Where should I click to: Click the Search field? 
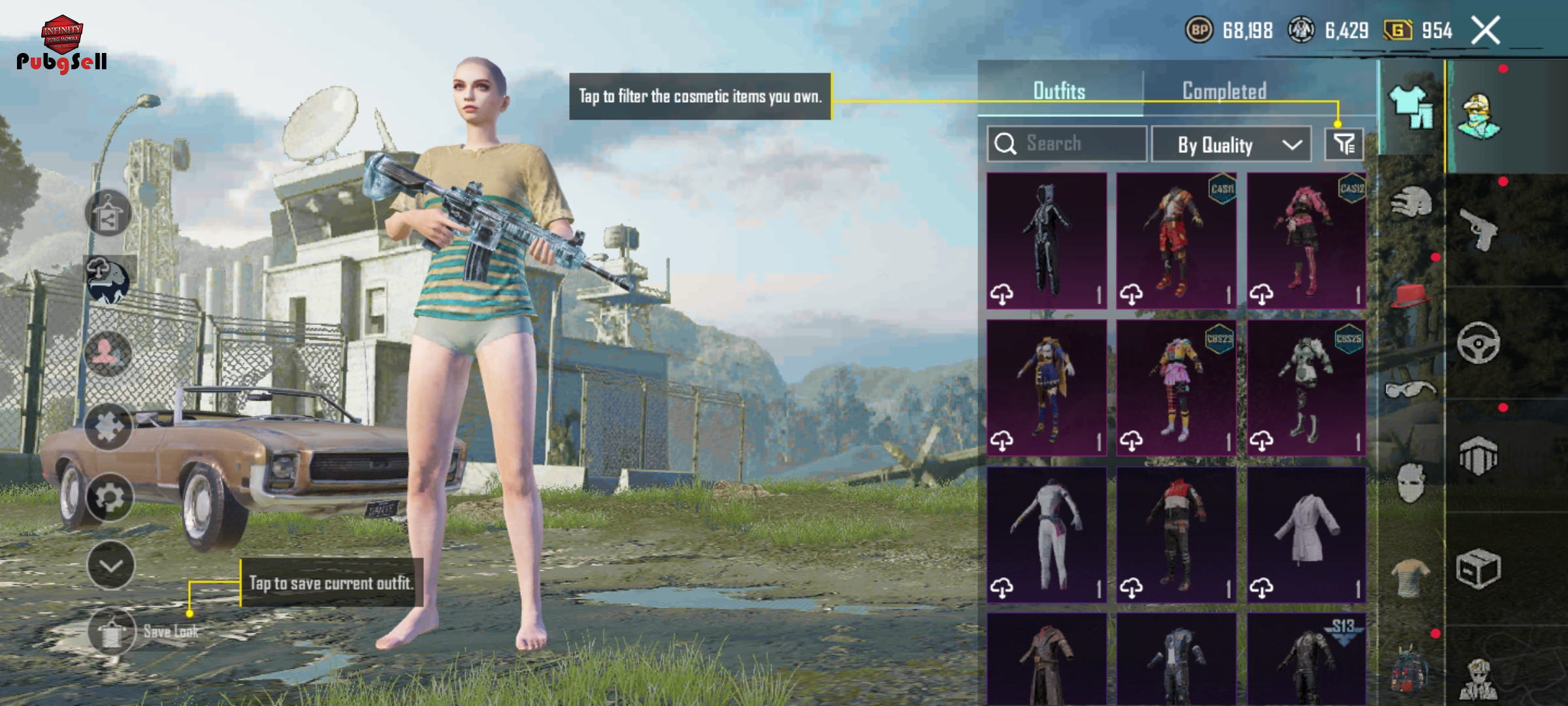coord(1067,144)
